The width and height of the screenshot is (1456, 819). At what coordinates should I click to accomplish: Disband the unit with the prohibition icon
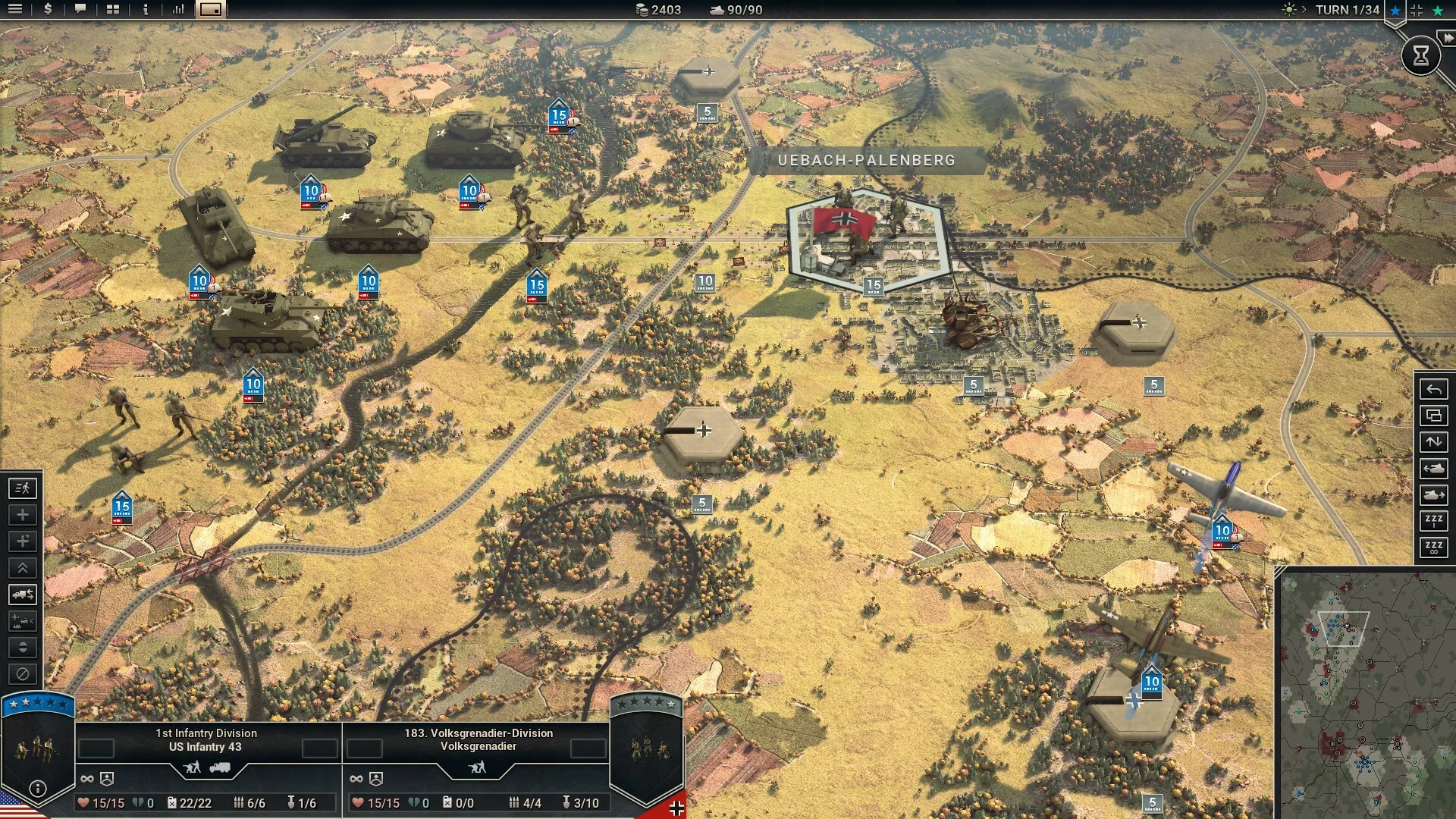[23, 674]
